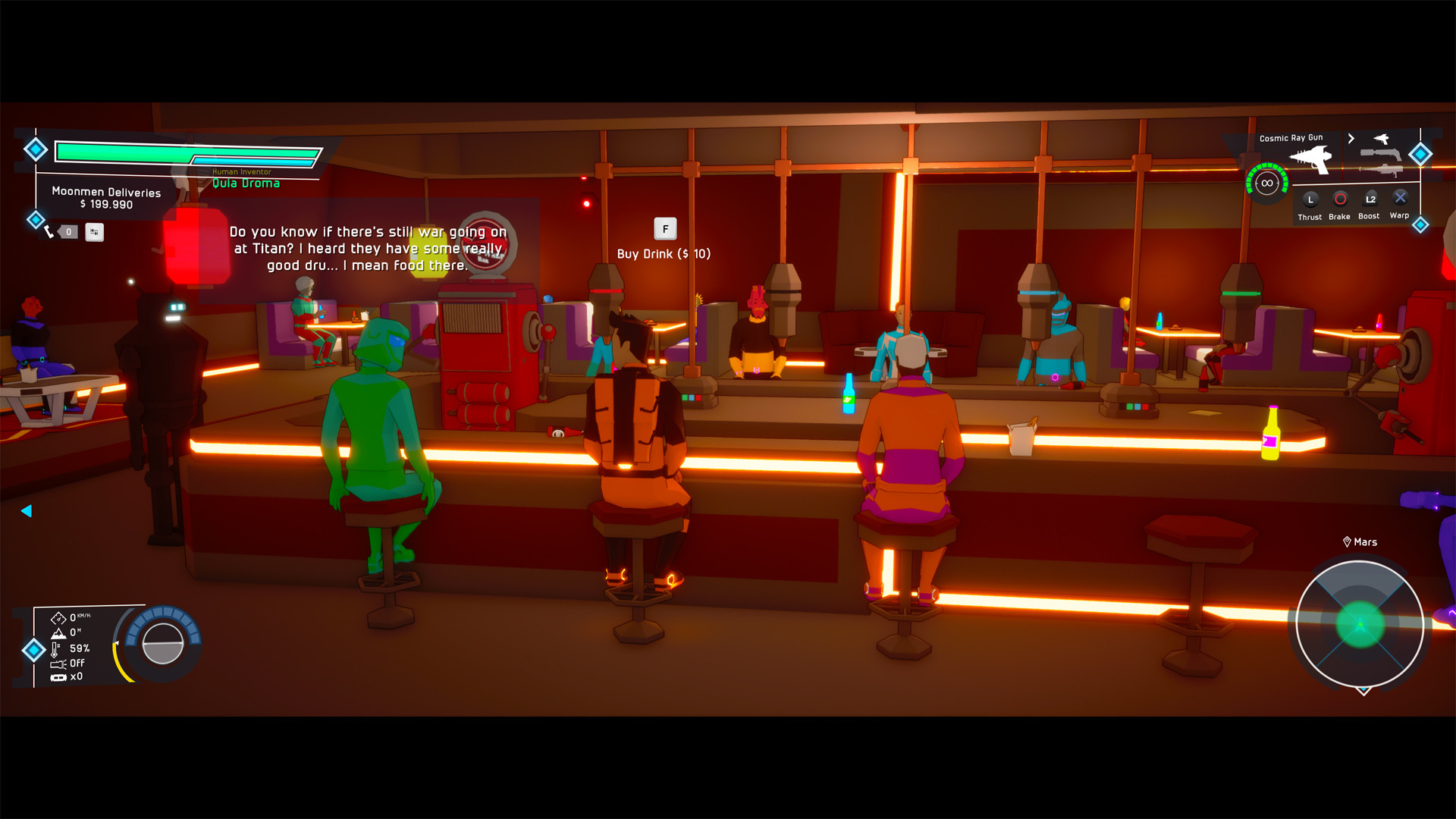Click the infinity ammo gauge icon
This screenshot has width=1456, height=819.
point(1266,182)
